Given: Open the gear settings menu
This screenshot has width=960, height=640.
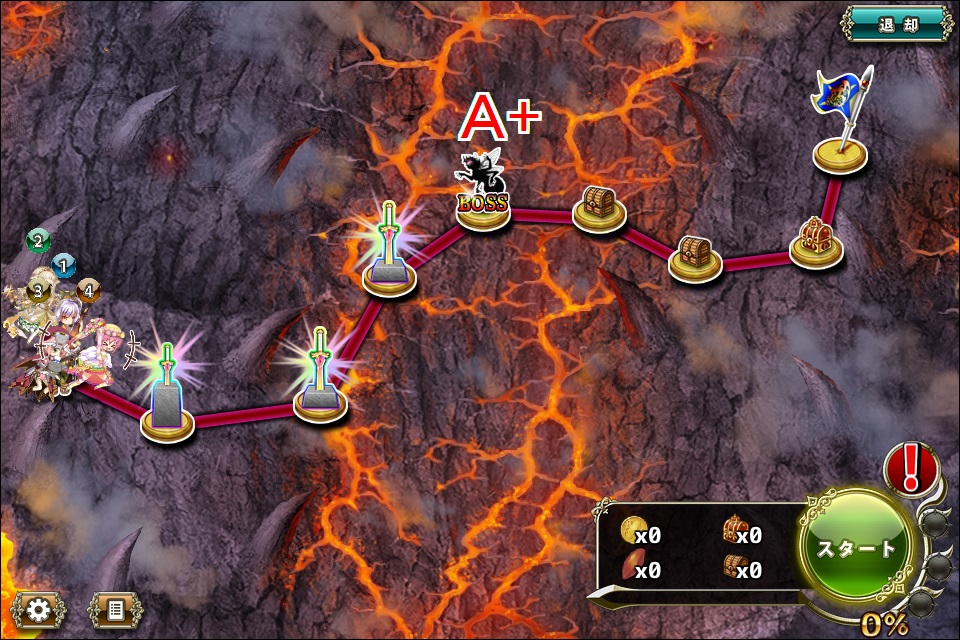Looking at the screenshot, I should point(40,609).
